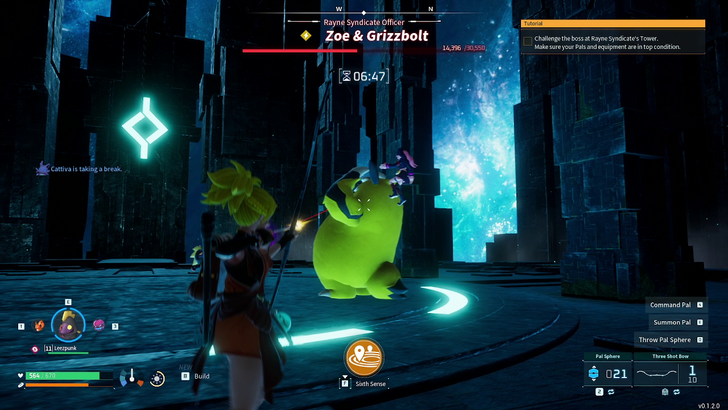This screenshot has height=410, width=728.
Task: Open the Build option
Action: pyautogui.click(x=201, y=376)
